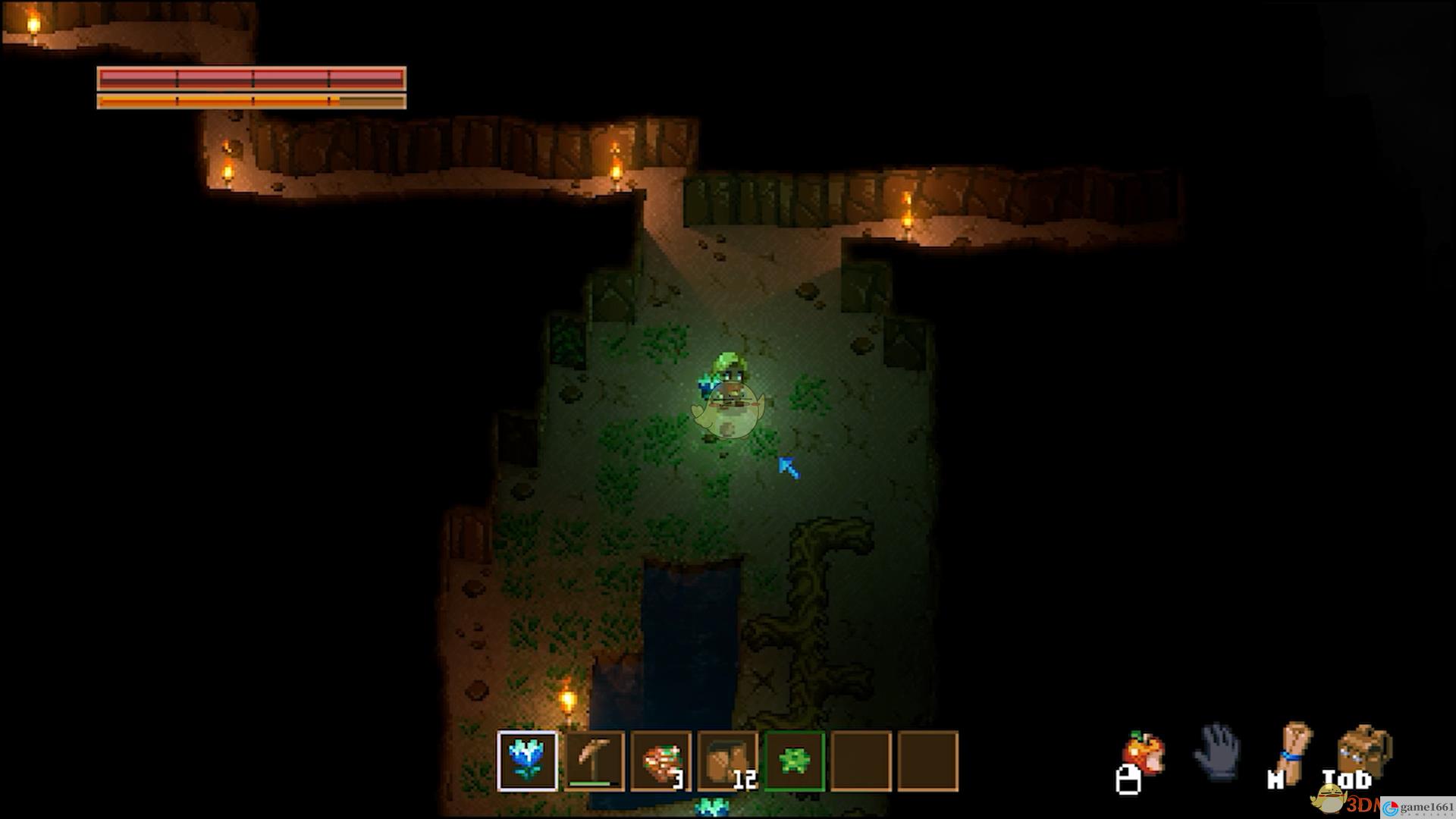Select the blue glow tulip hotbar slot
Viewport: 1456px width, 819px height.
point(527,761)
